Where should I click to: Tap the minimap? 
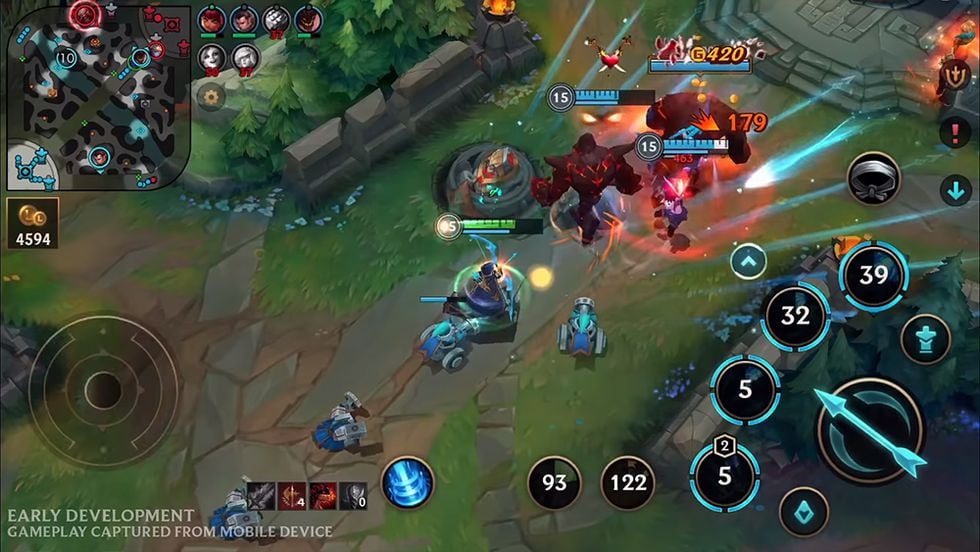tap(98, 96)
